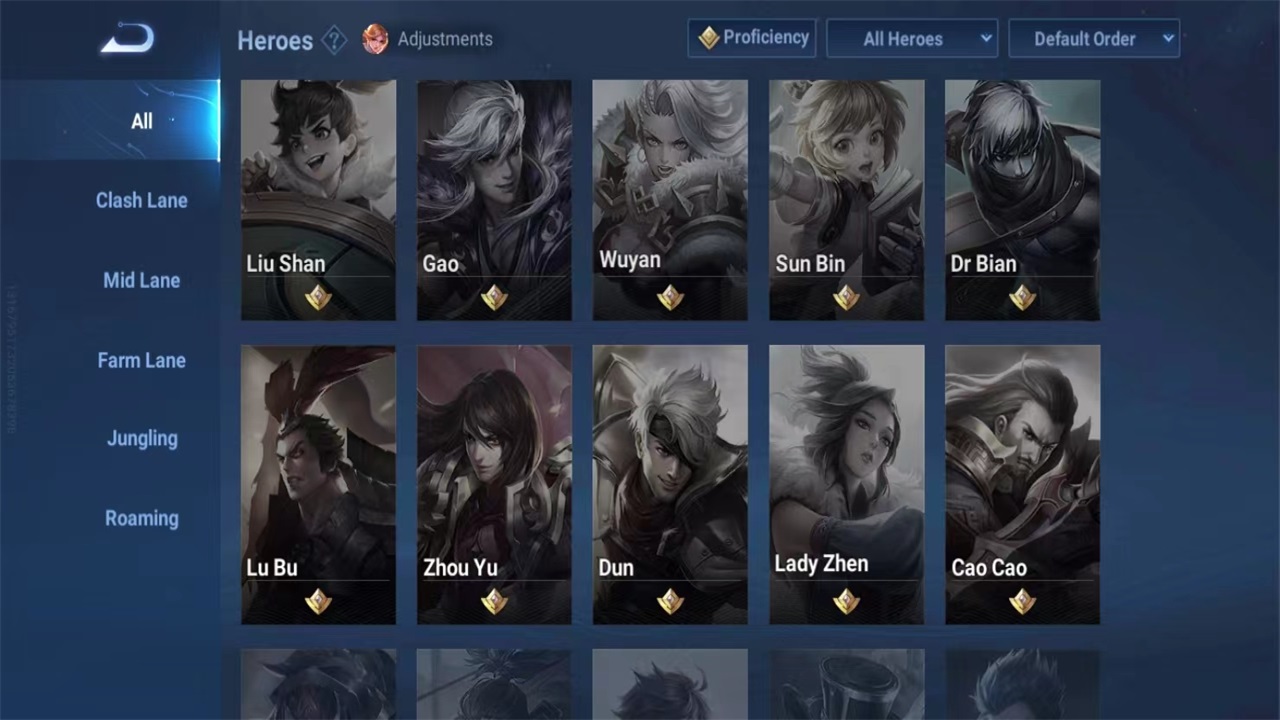The height and width of the screenshot is (720, 1280).
Task: Pick the Gao hero card
Action: (x=494, y=200)
